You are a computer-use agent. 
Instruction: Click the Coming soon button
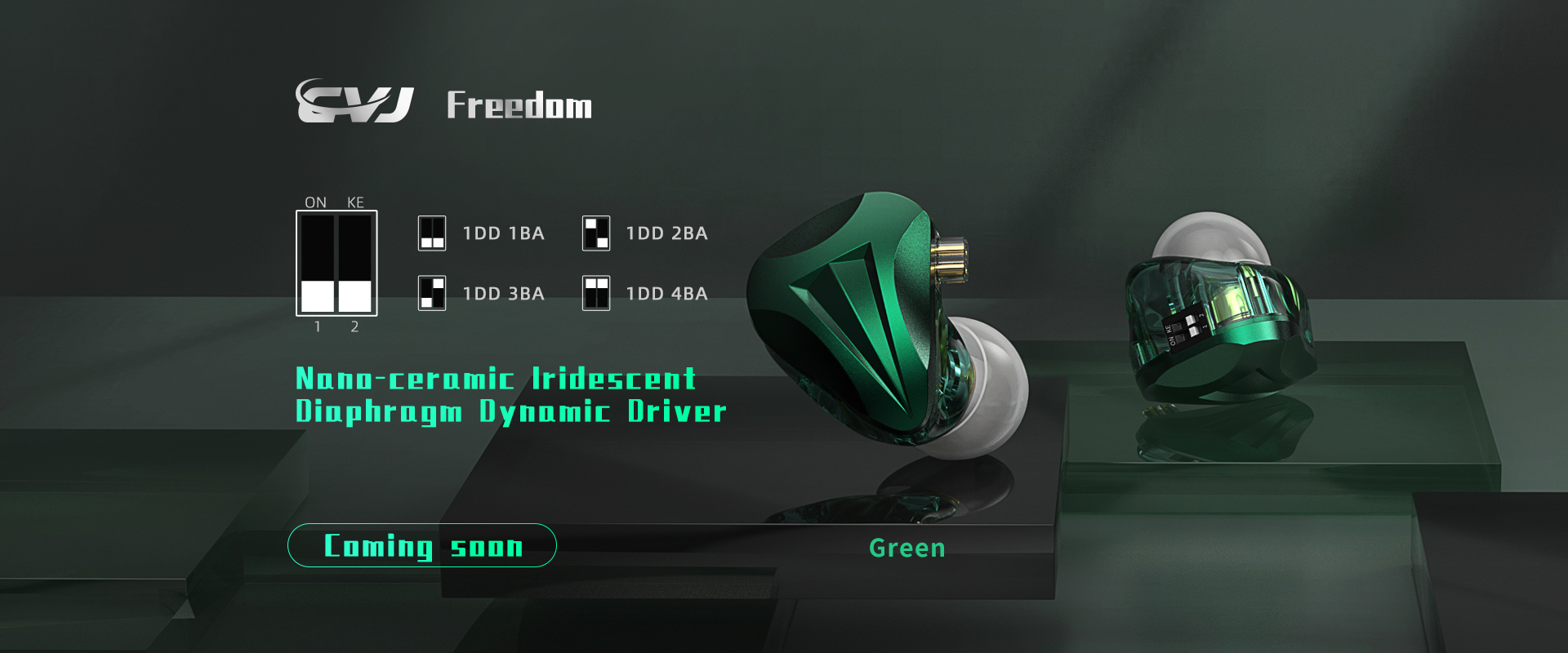click(x=421, y=545)
